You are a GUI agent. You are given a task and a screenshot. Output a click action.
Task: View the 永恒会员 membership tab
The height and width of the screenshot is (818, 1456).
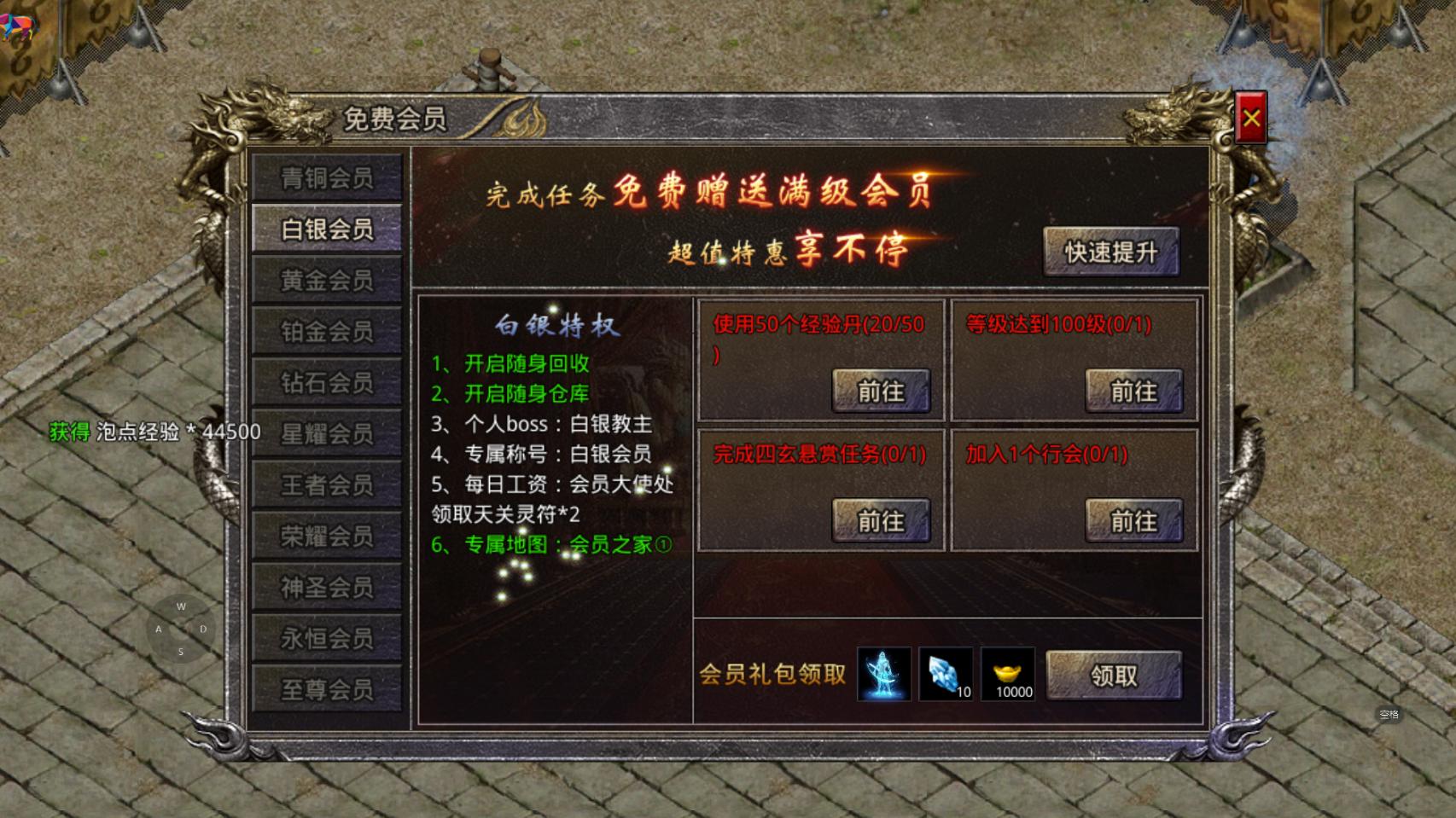(327, 637)
